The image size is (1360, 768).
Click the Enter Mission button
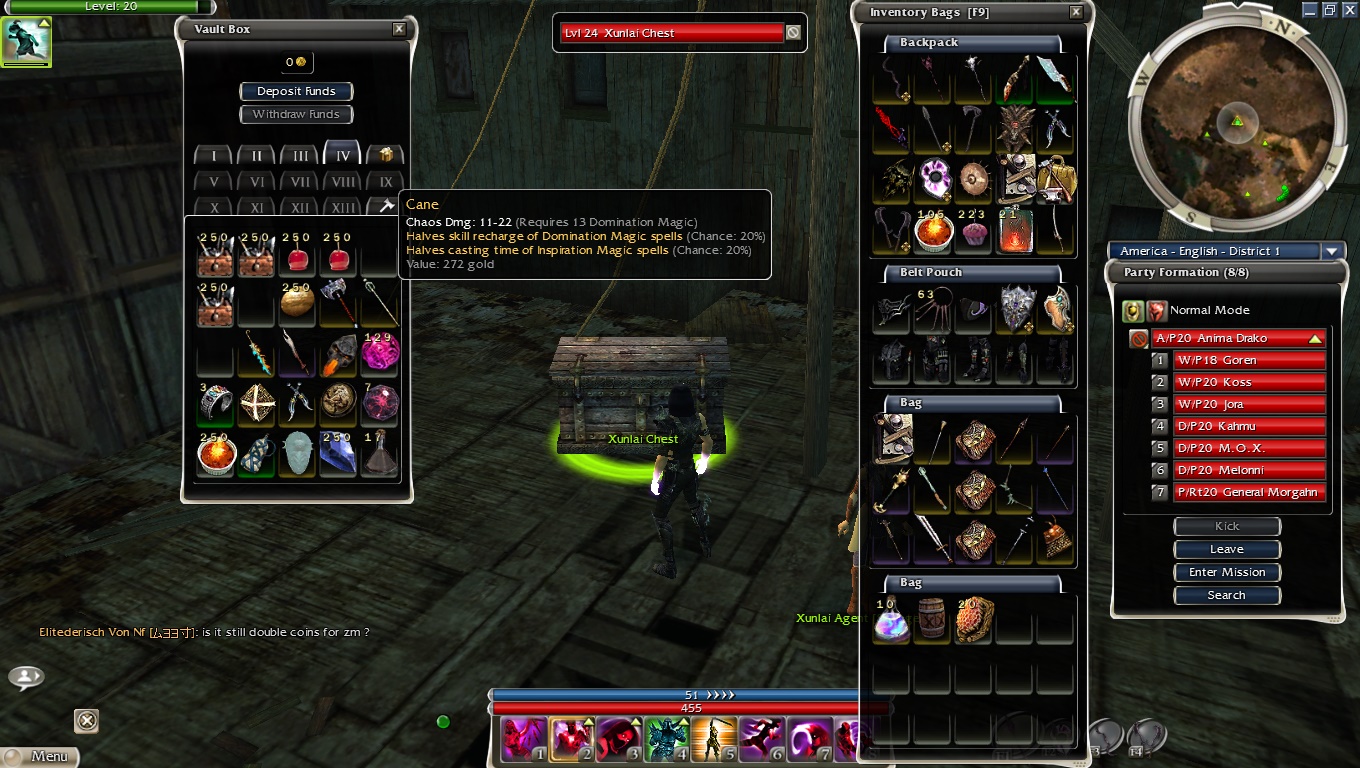(1227, 572)
